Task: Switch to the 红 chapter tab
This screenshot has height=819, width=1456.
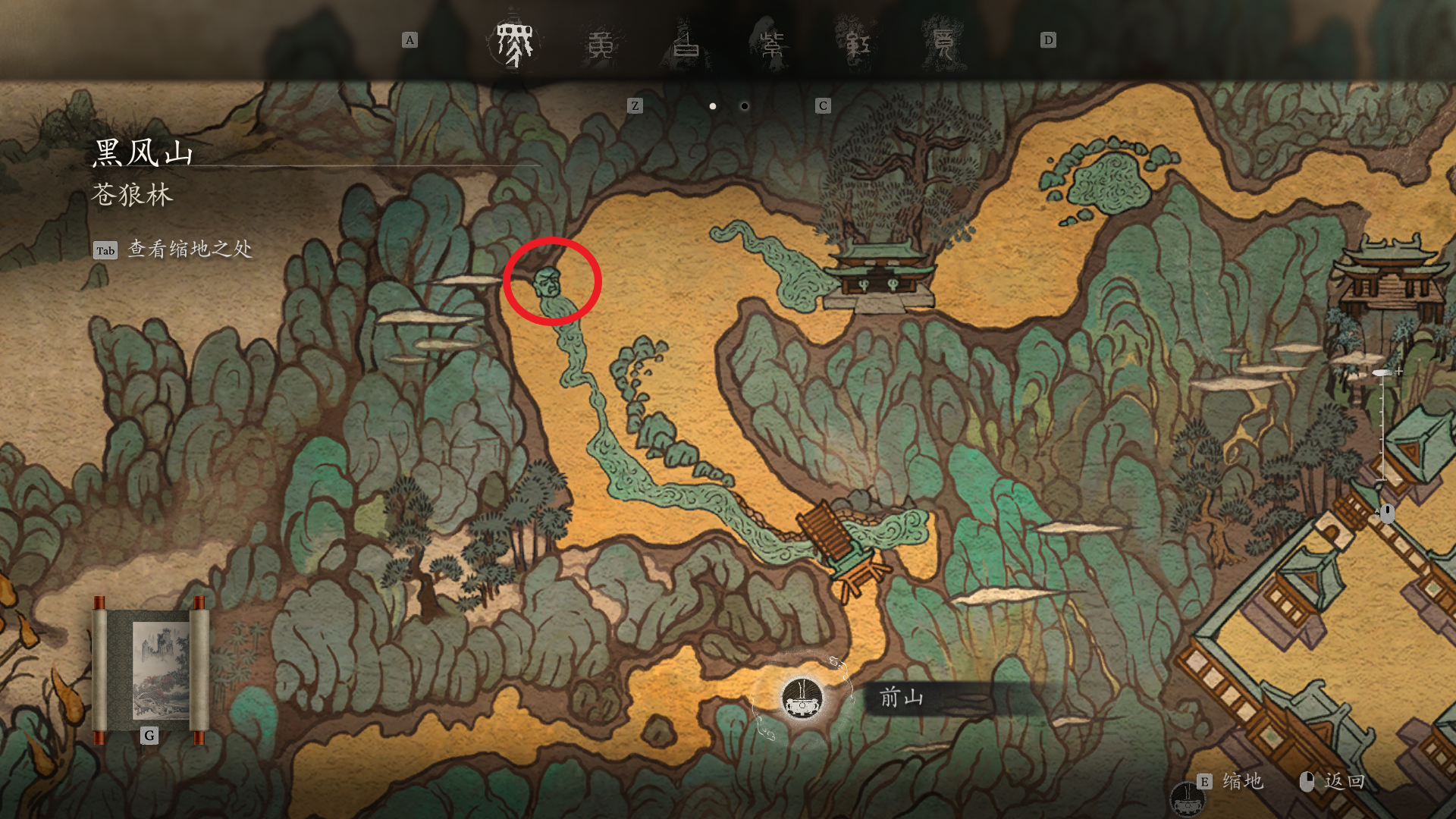Action: (x=858, y=45)
